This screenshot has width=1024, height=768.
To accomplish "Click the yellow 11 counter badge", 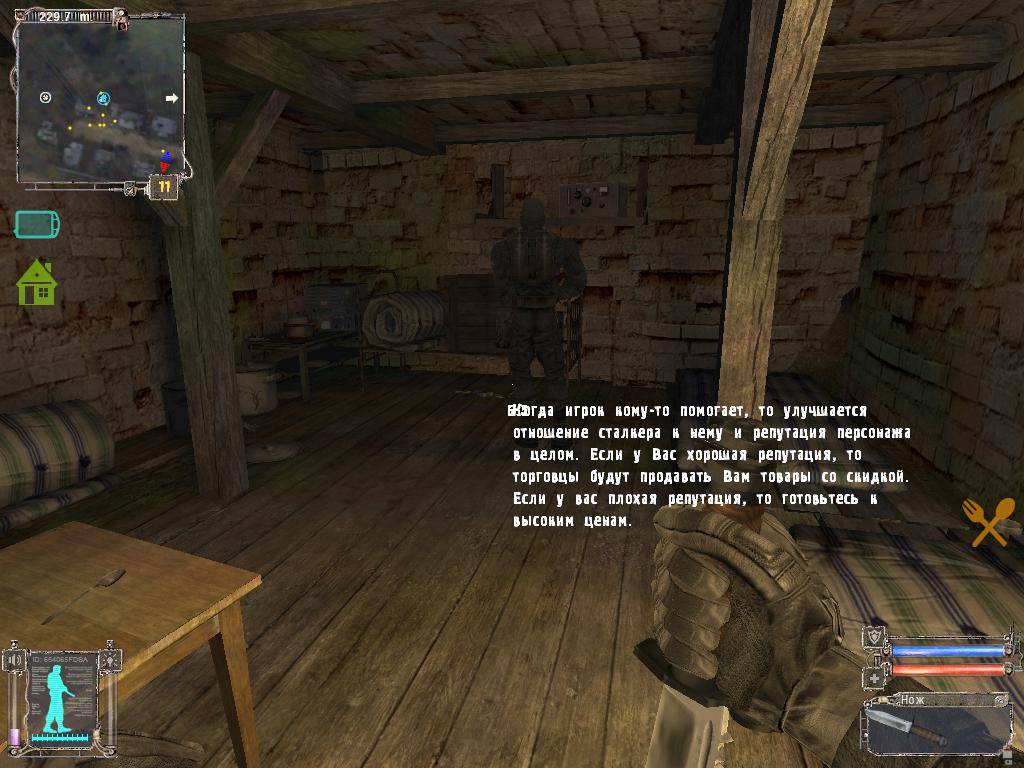I will pos(163,186).
